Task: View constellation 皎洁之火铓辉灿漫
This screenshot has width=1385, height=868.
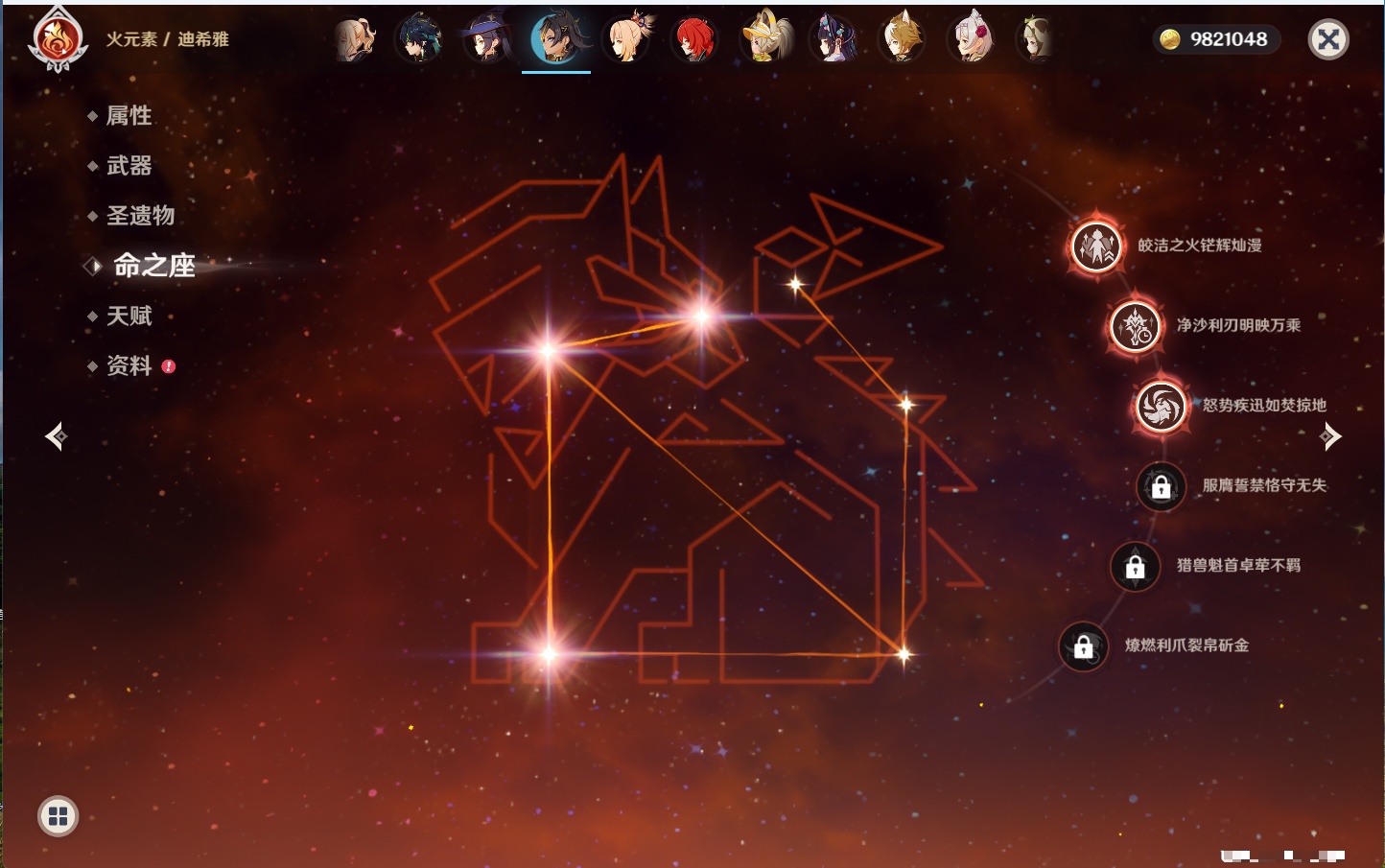Action: (1096, 246)
